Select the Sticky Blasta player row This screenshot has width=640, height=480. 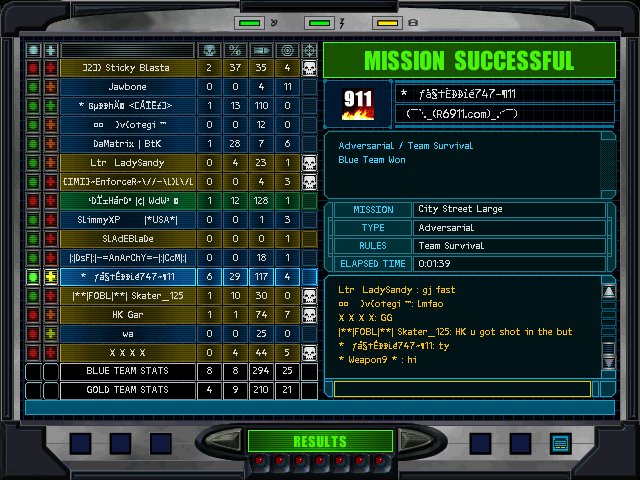(x=128, y=68)
